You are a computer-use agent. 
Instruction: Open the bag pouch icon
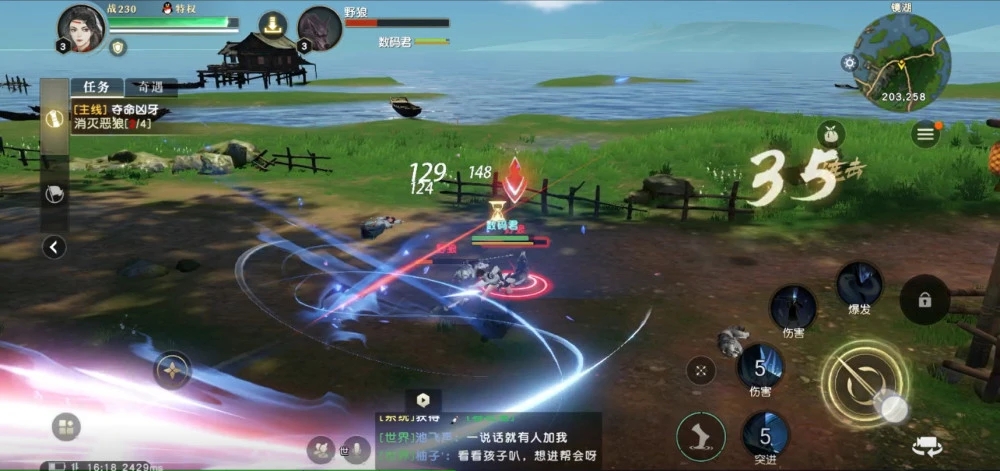coord(831,134)
